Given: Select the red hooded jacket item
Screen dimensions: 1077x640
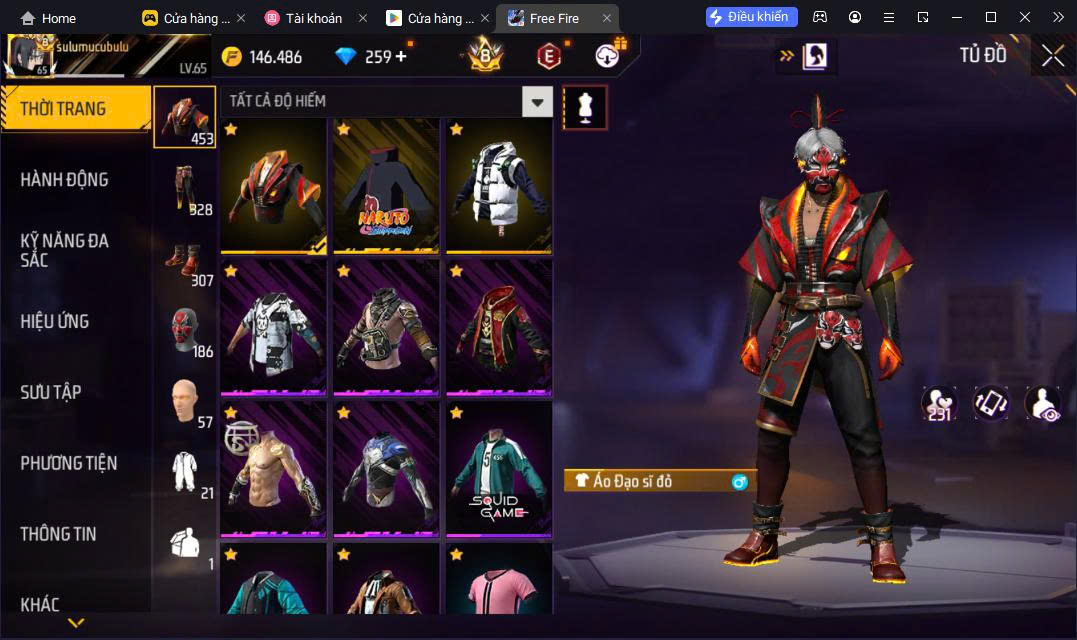Looking at the screenshot, I should point(499,326).
